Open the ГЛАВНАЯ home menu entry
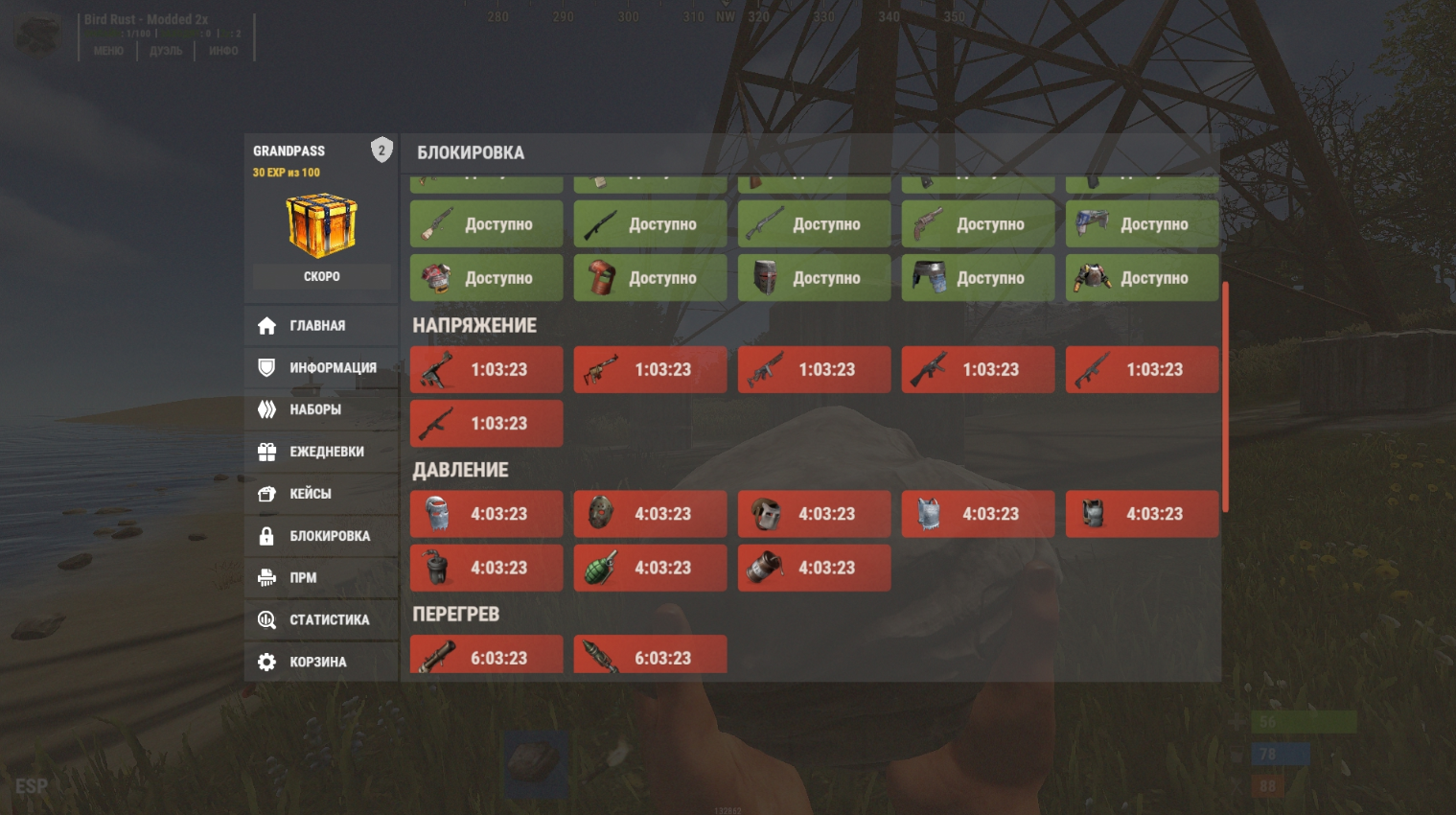 coord(320,326)
